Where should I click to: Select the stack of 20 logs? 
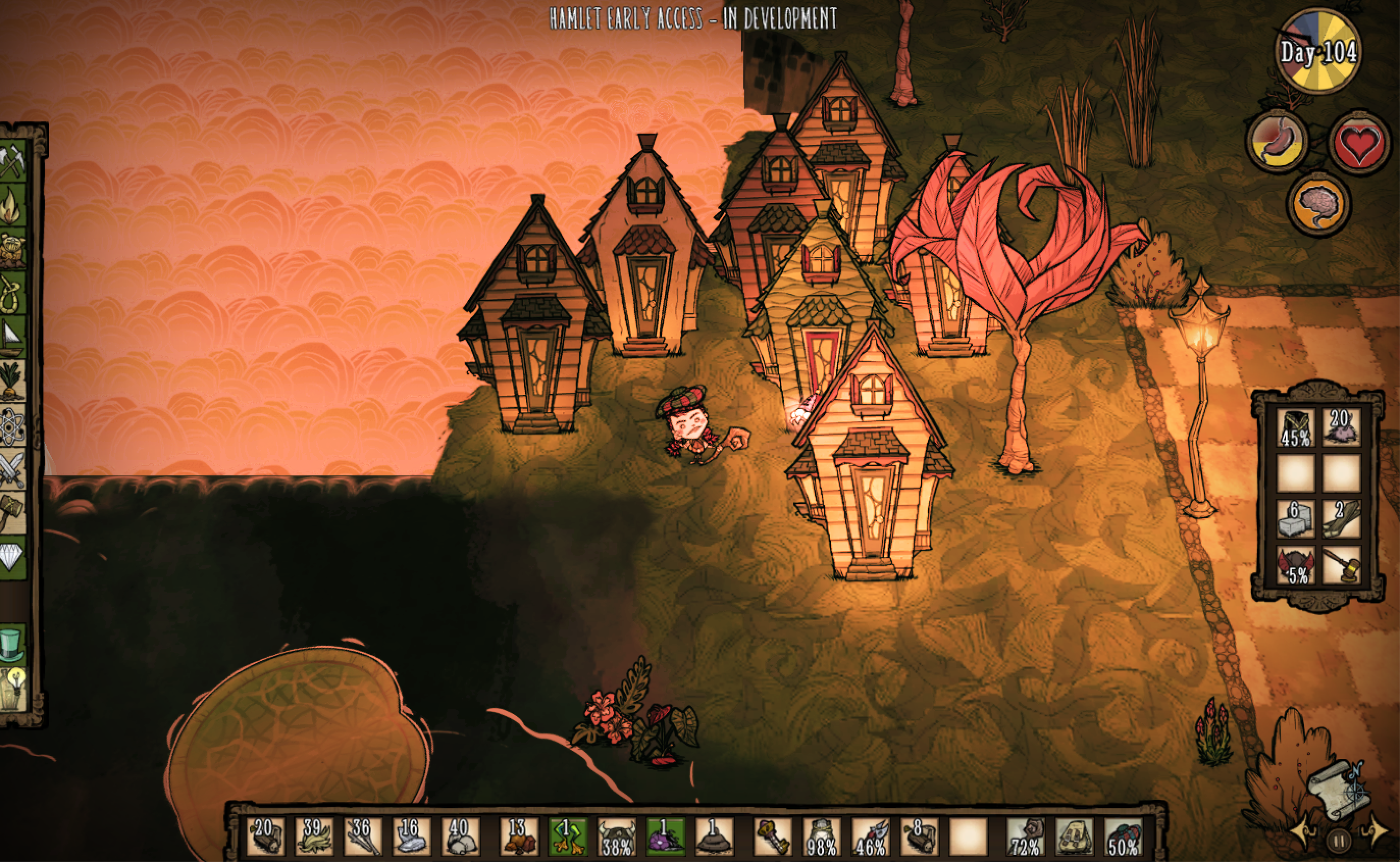tap(265, 836)
